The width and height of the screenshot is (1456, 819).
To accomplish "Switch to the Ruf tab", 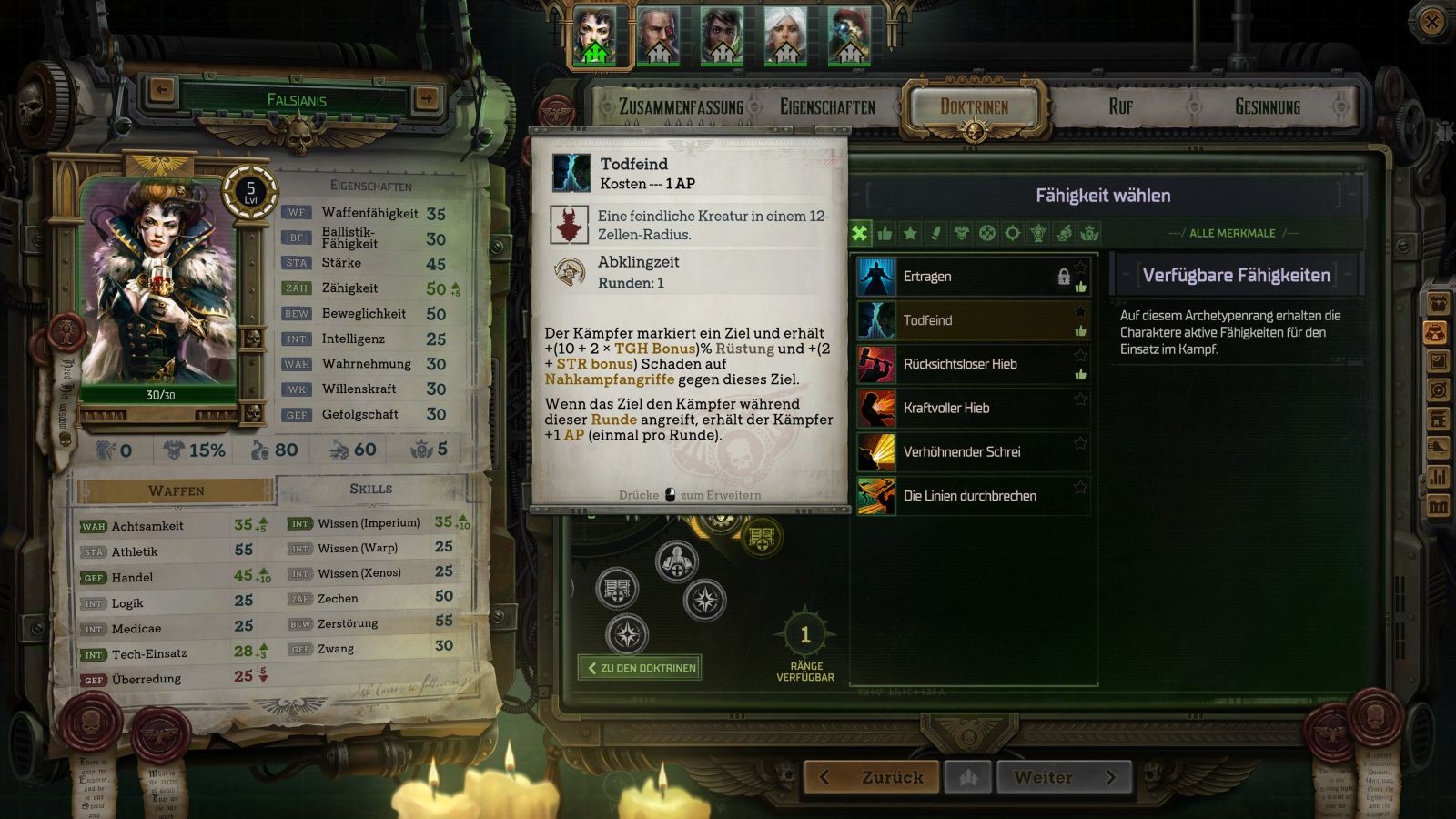I will [1120, 107].
